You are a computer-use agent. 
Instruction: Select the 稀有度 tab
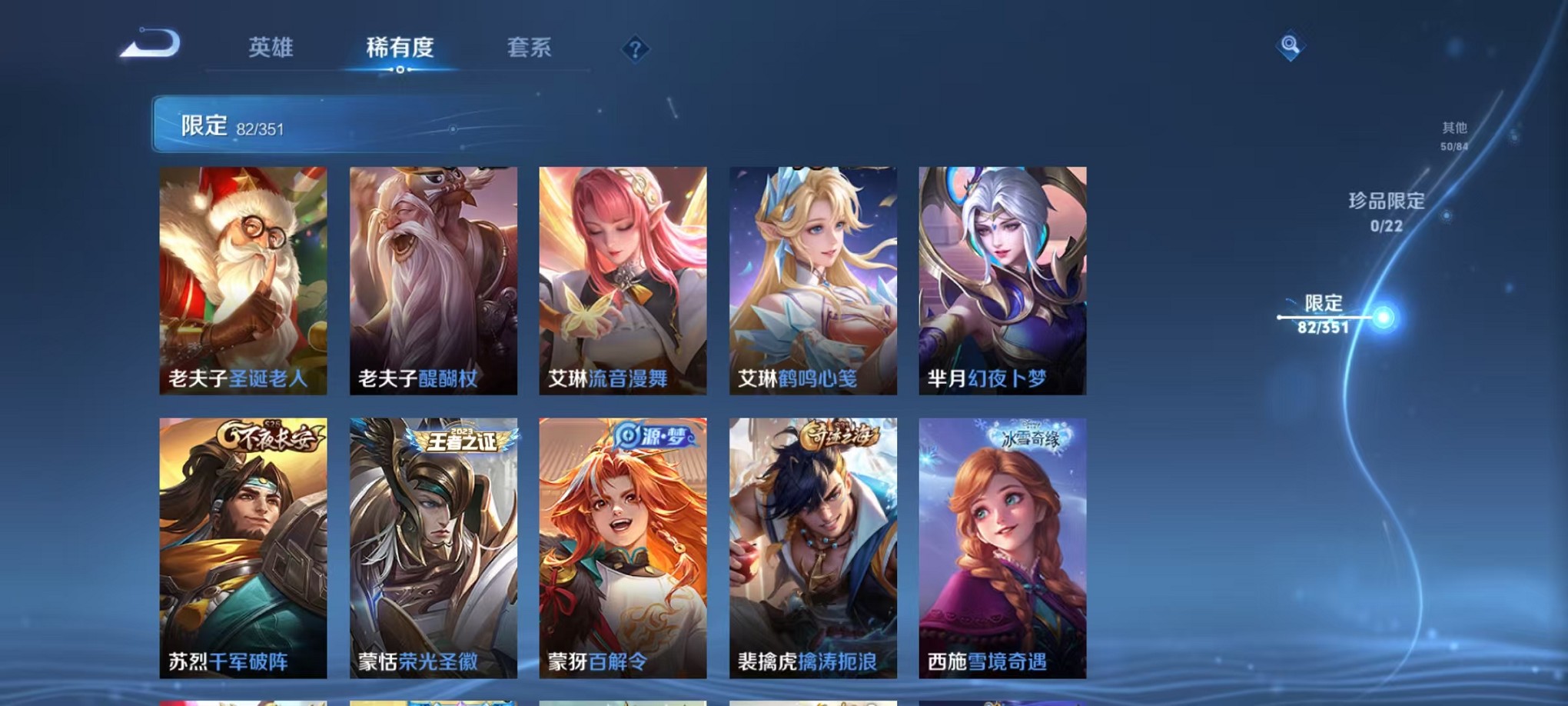(x=399, y=48)
